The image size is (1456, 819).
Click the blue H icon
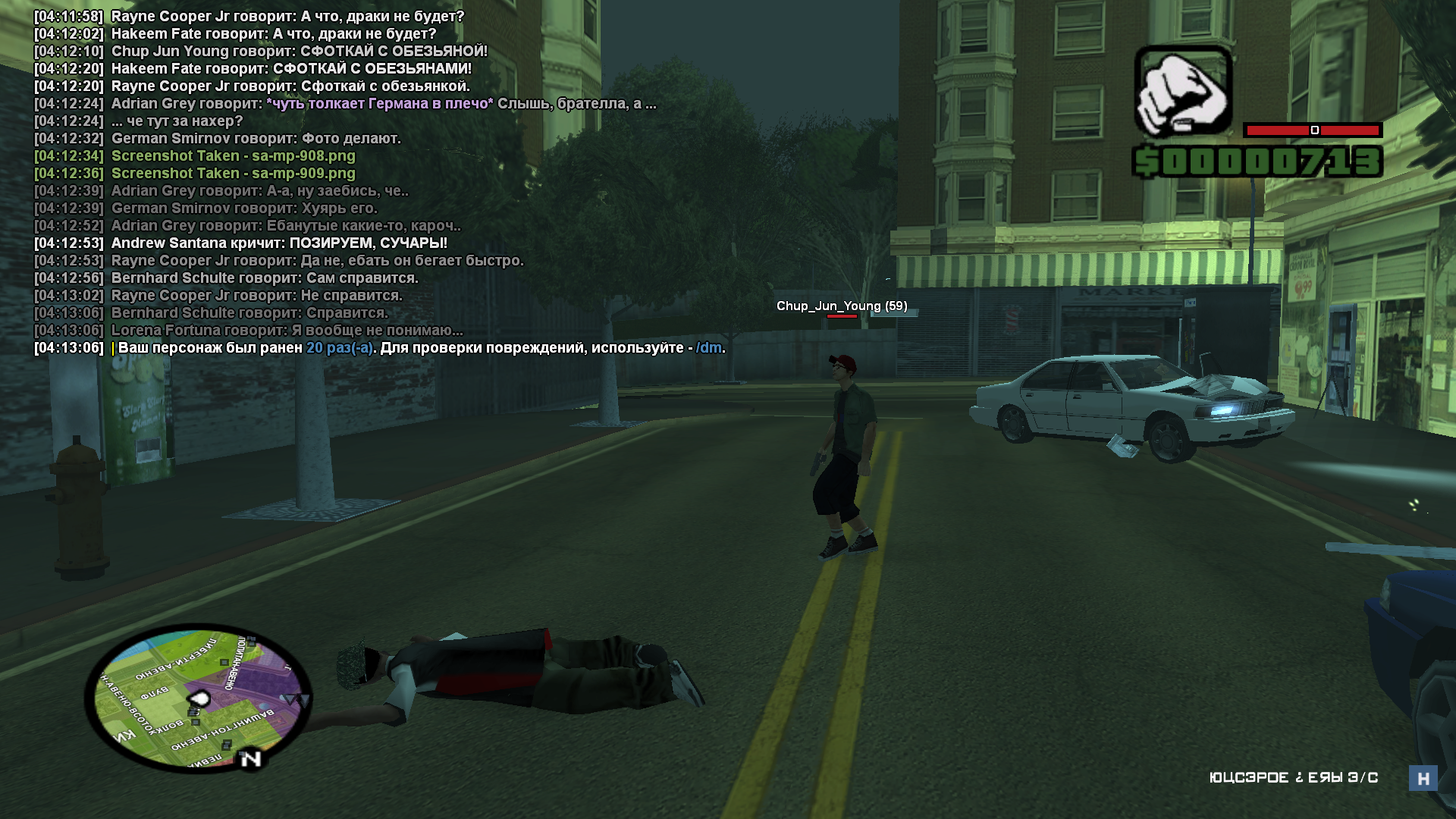coord(1423,778)
